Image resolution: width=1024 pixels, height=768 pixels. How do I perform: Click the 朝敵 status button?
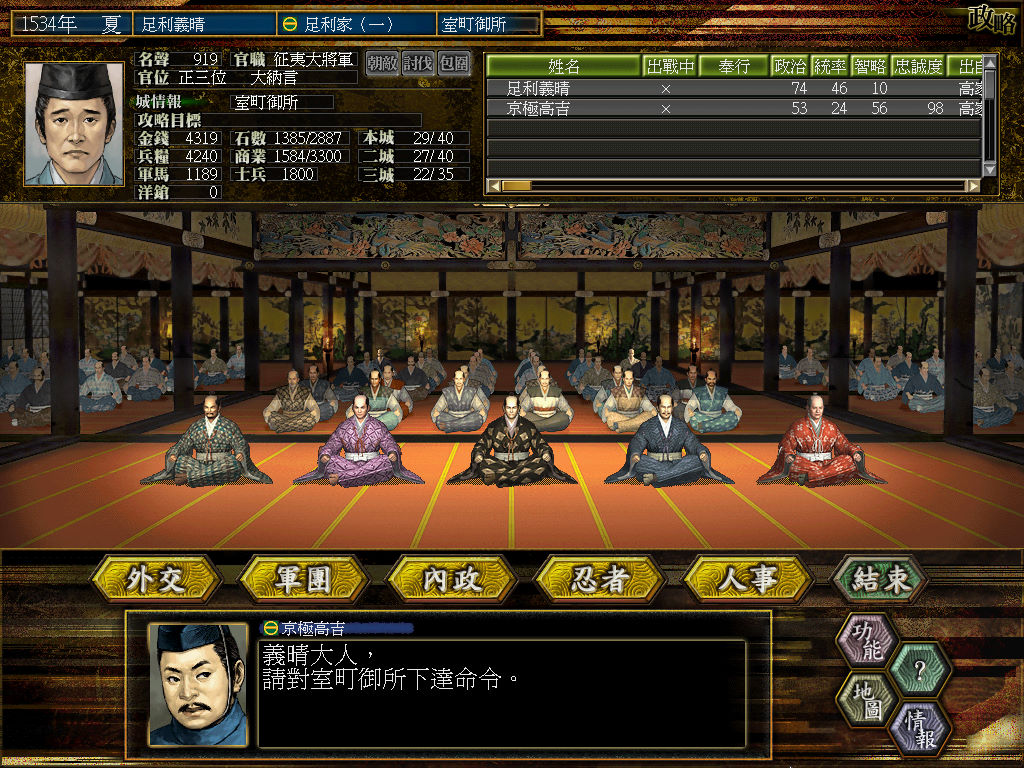pos(381,63)
